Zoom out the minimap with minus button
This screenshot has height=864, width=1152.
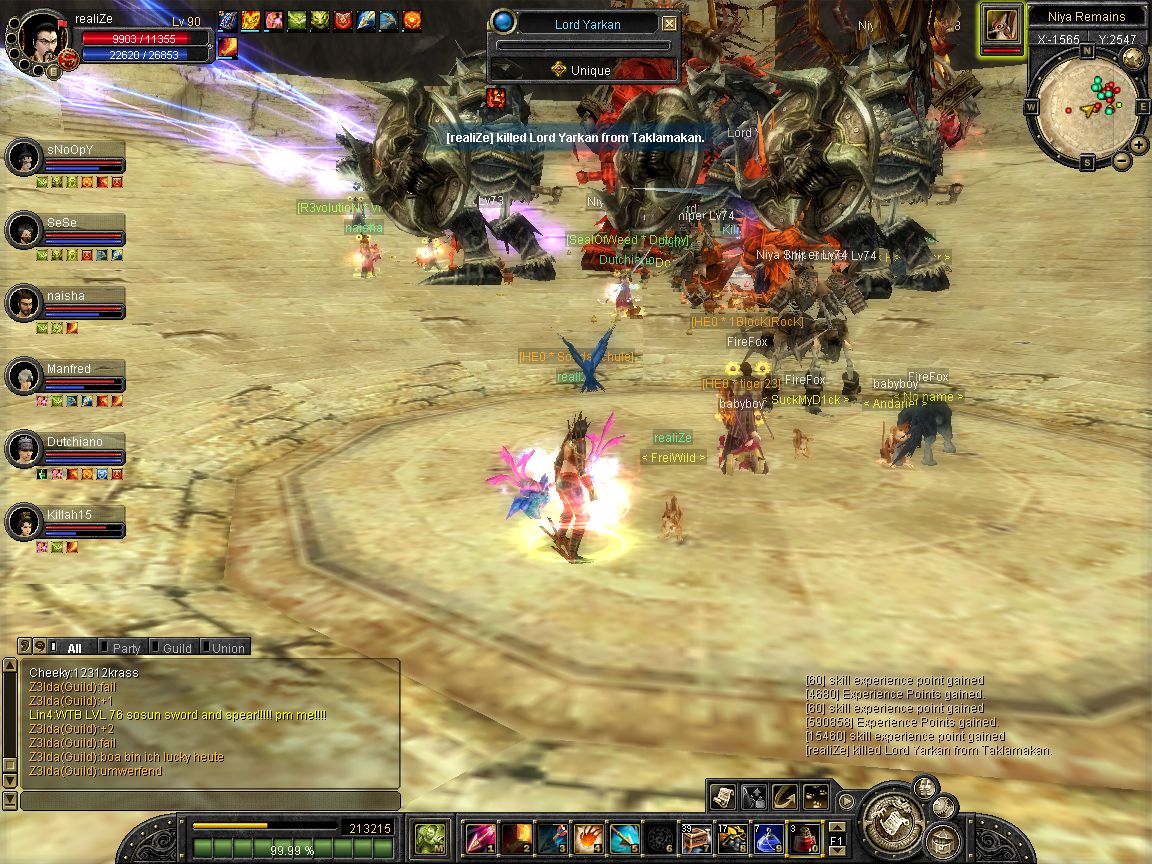pos(1122,160)
